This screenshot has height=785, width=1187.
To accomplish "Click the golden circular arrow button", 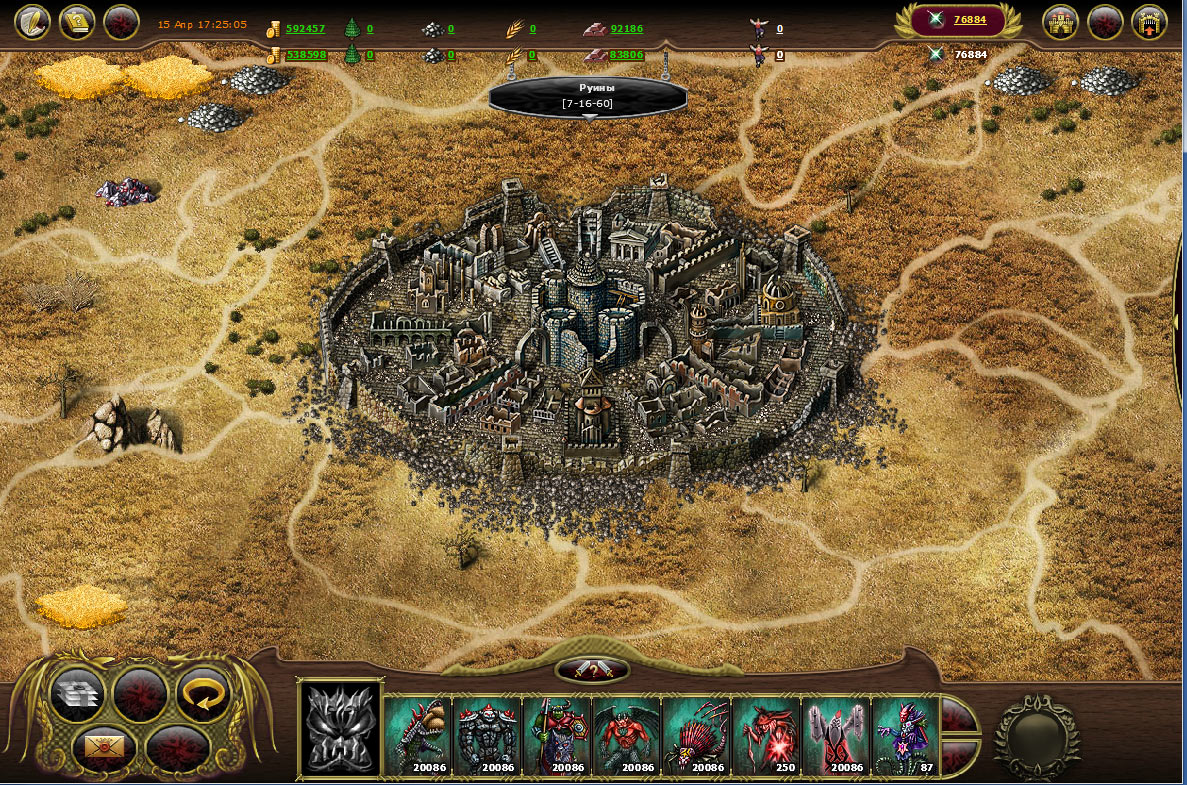I will coord(203,693).
